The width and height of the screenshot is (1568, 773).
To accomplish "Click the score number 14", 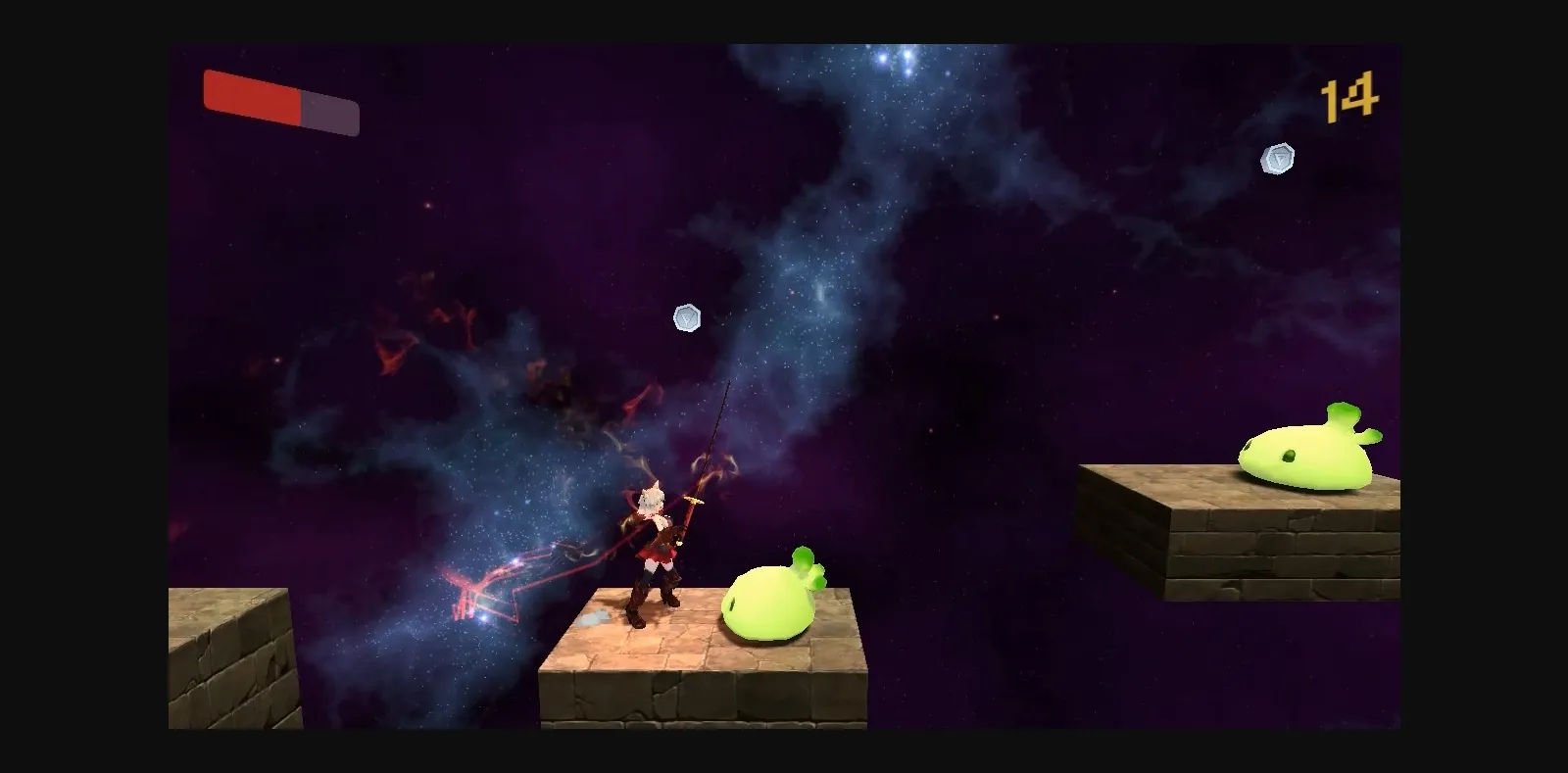I will (1349, 95).
